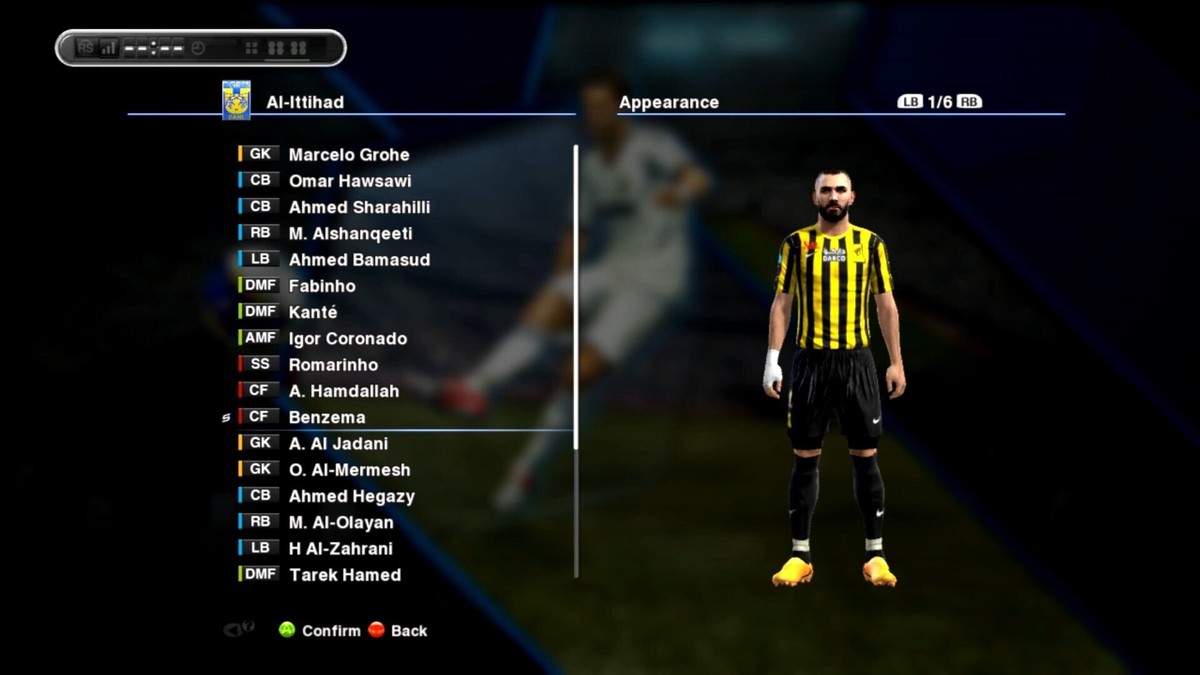Choose Ahmed Hegazy from the roster
The height and width of the screenshot is (675, 1200).
coord(351,496)
